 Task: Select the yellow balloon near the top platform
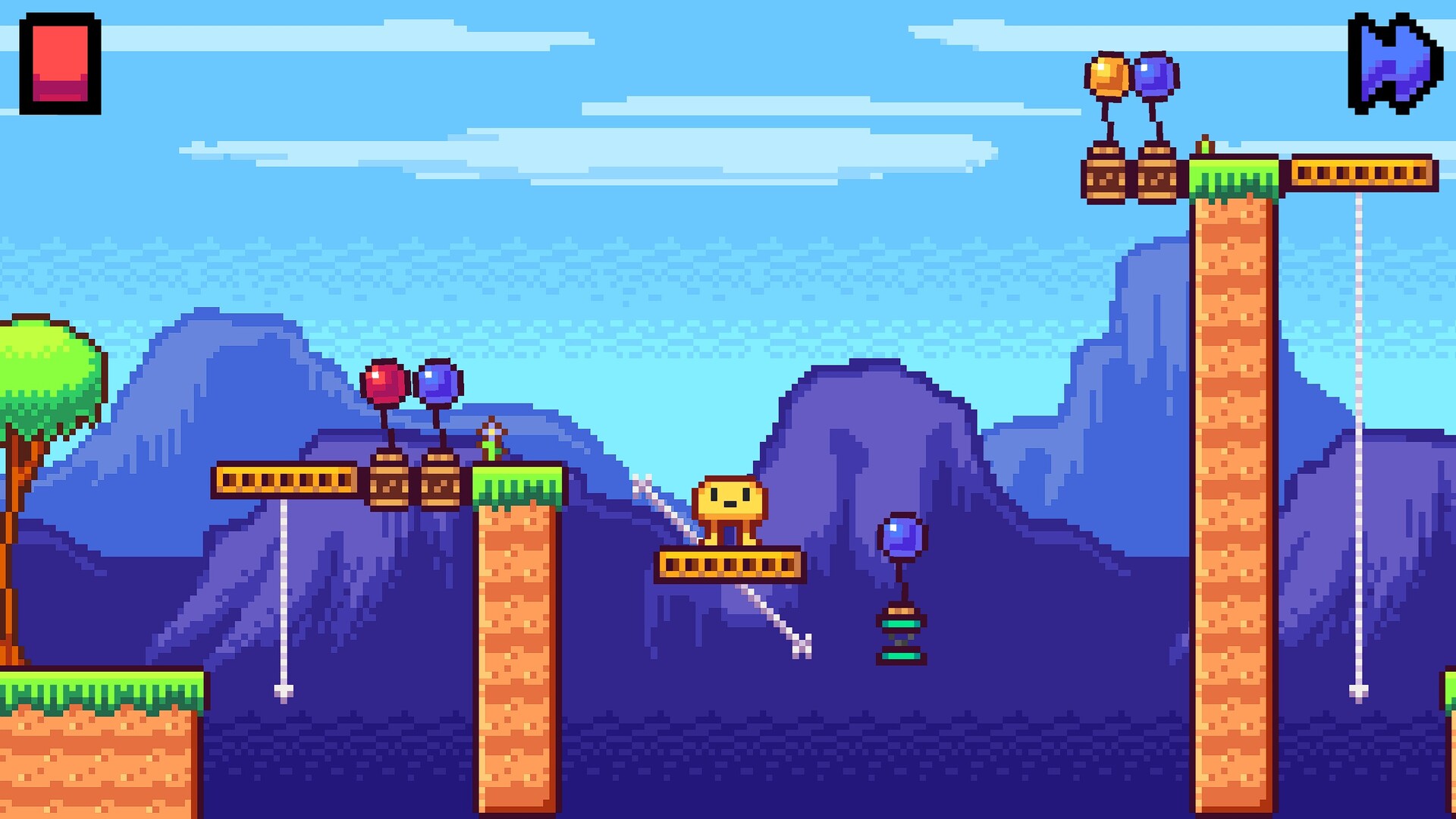pos(1107,74)
